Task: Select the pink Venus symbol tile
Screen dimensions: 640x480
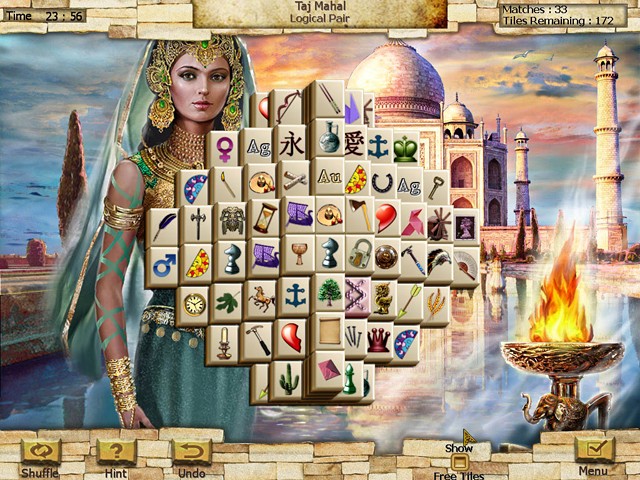Action: click(x=226, y=147)
